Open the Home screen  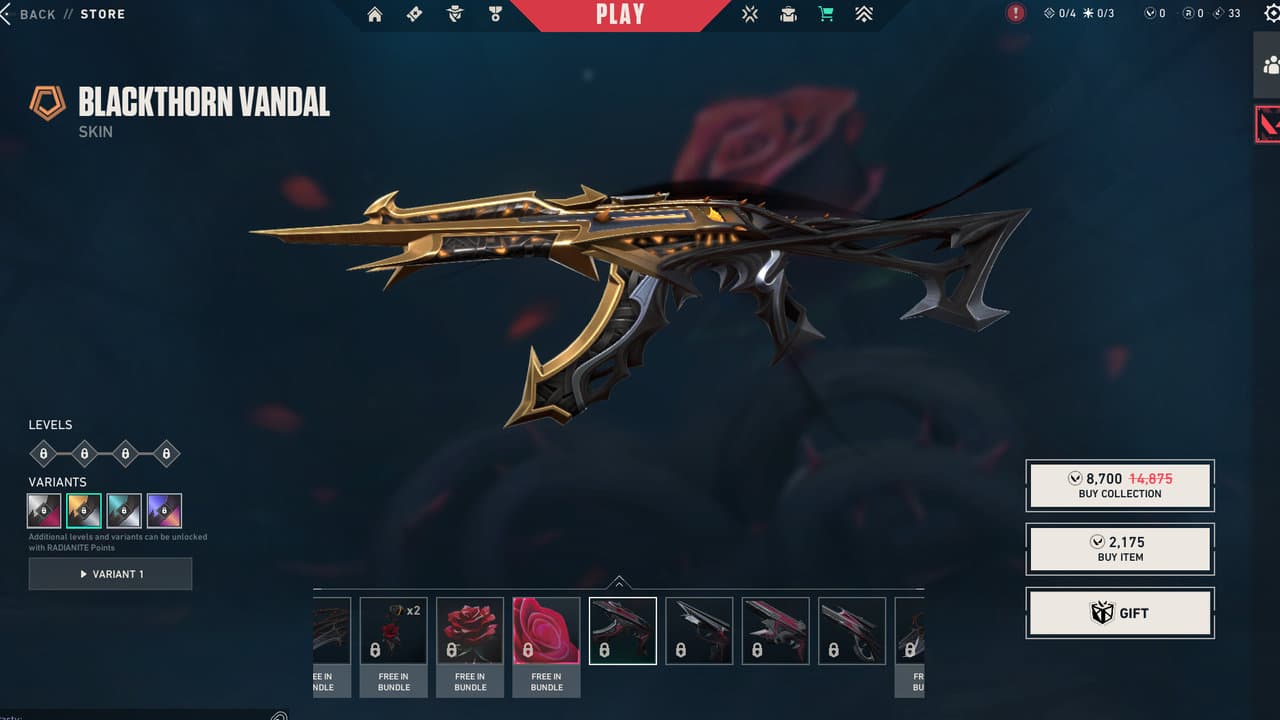pos(375,14)
